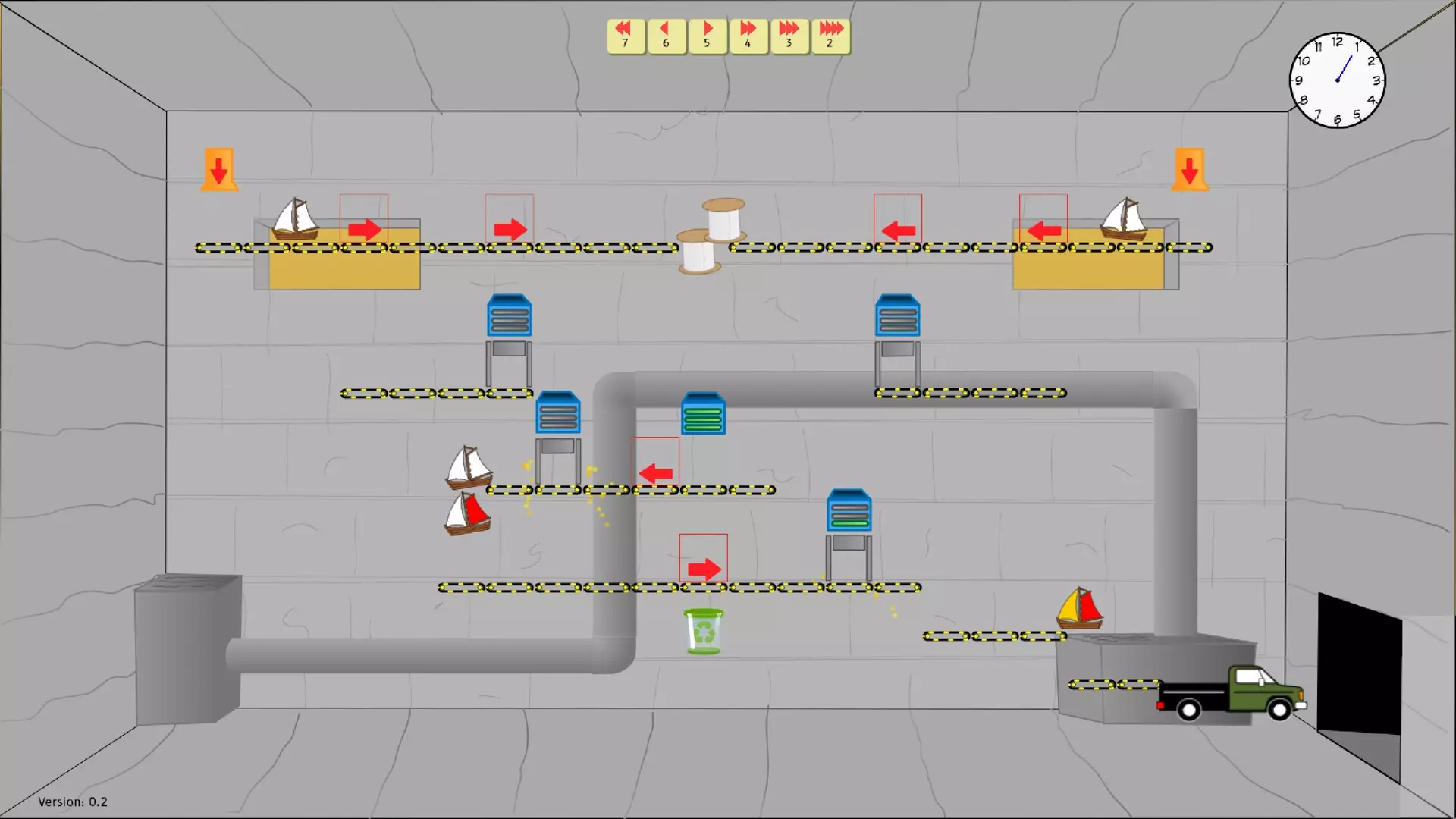1456x819 pixels.
Task: Select the rewind speed "7" button
Action: coord(625,35)
